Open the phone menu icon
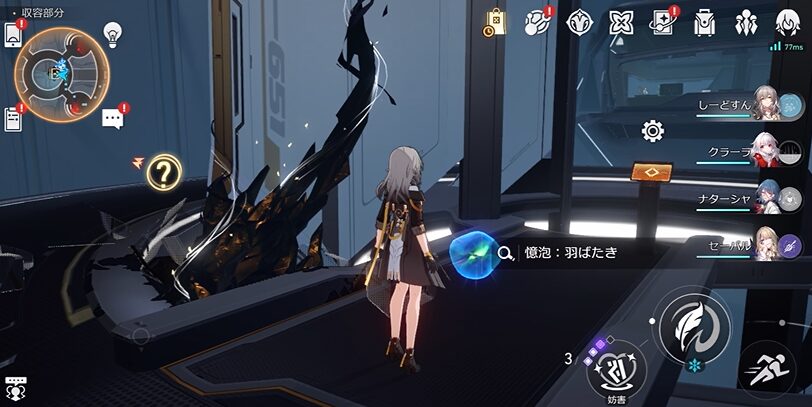 (14, 33)
